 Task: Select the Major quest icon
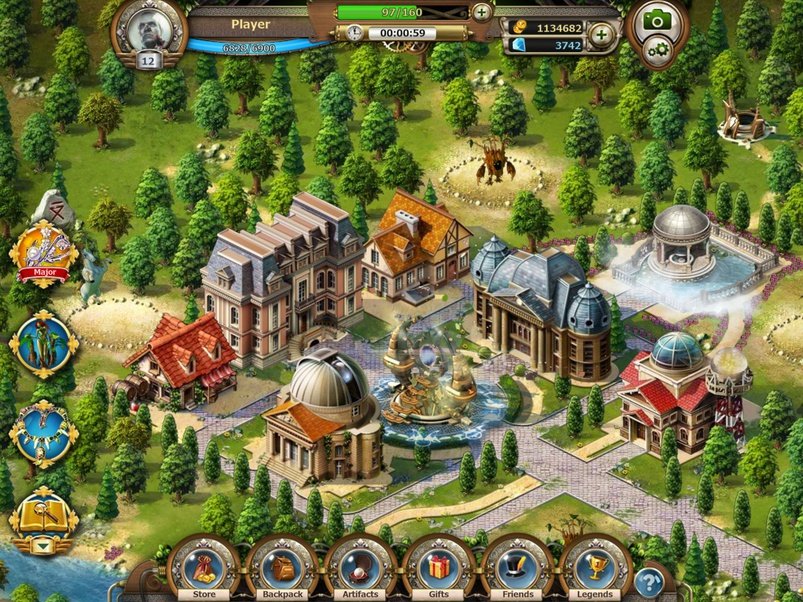coord(43,250)
